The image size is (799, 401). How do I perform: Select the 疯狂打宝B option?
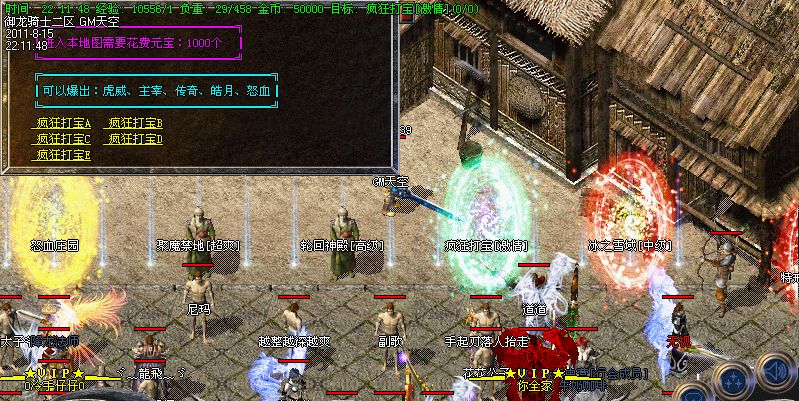tap(136, 123)
